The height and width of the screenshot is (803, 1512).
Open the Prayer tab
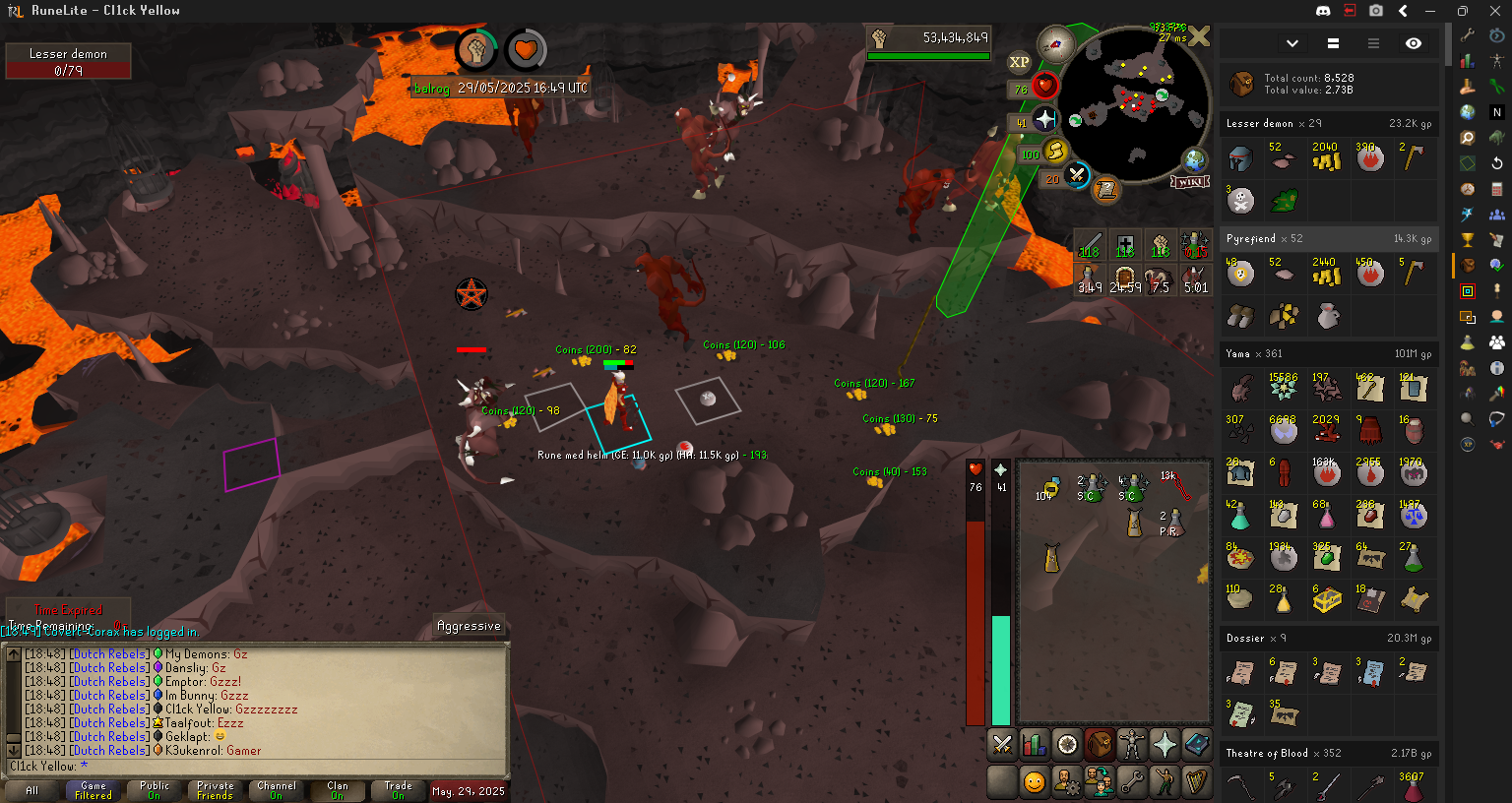click(x=1165, y=746)
